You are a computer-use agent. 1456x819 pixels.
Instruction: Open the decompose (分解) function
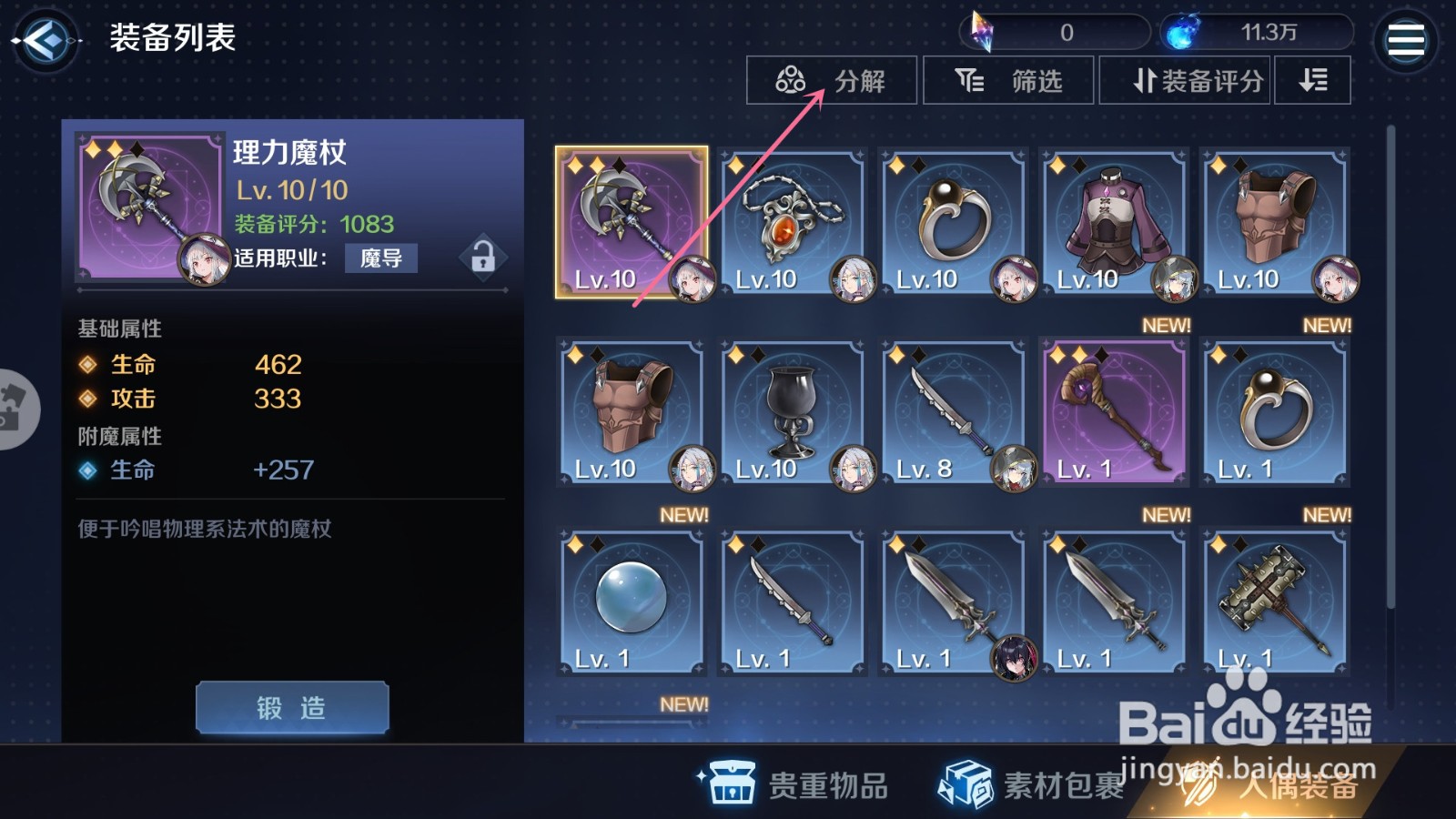[x=831, y=80]
